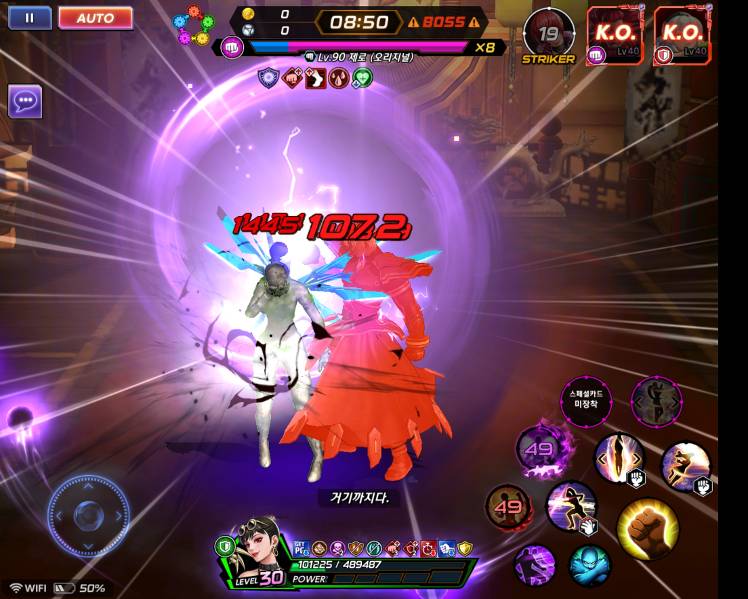
Task: Move with the virtual joystick
Action: click(88, 516)
